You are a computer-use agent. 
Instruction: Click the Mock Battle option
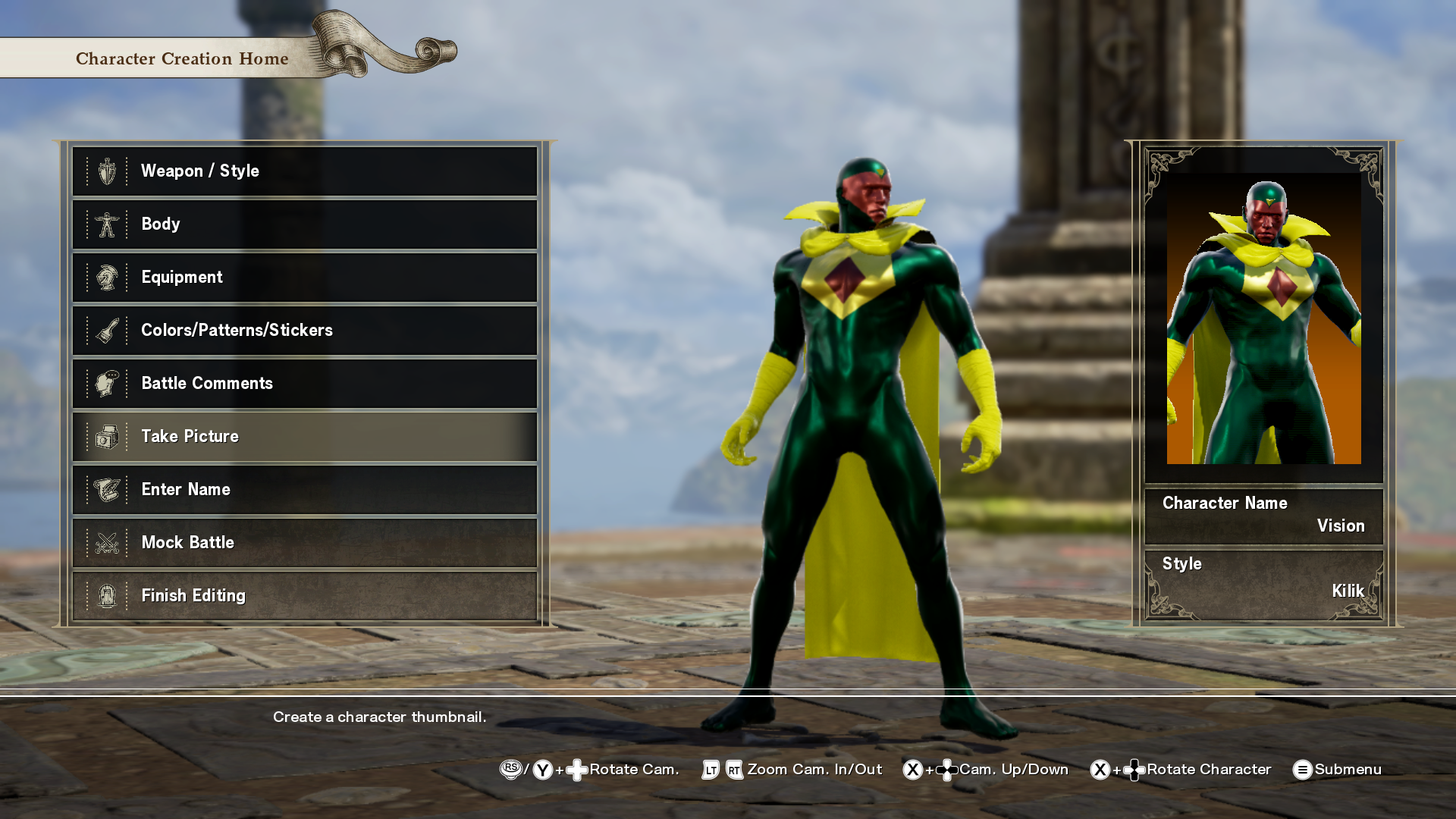tap(303, 542)
